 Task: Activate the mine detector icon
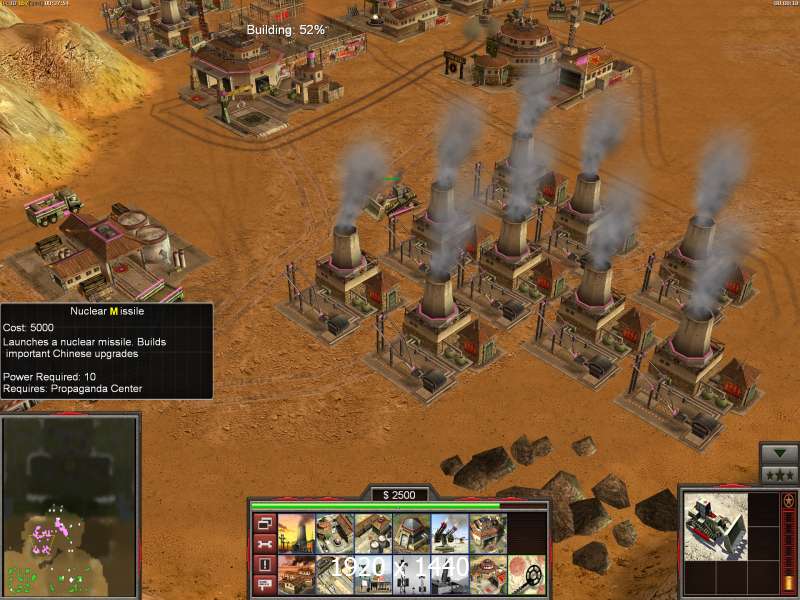click(x=526, y=574)
